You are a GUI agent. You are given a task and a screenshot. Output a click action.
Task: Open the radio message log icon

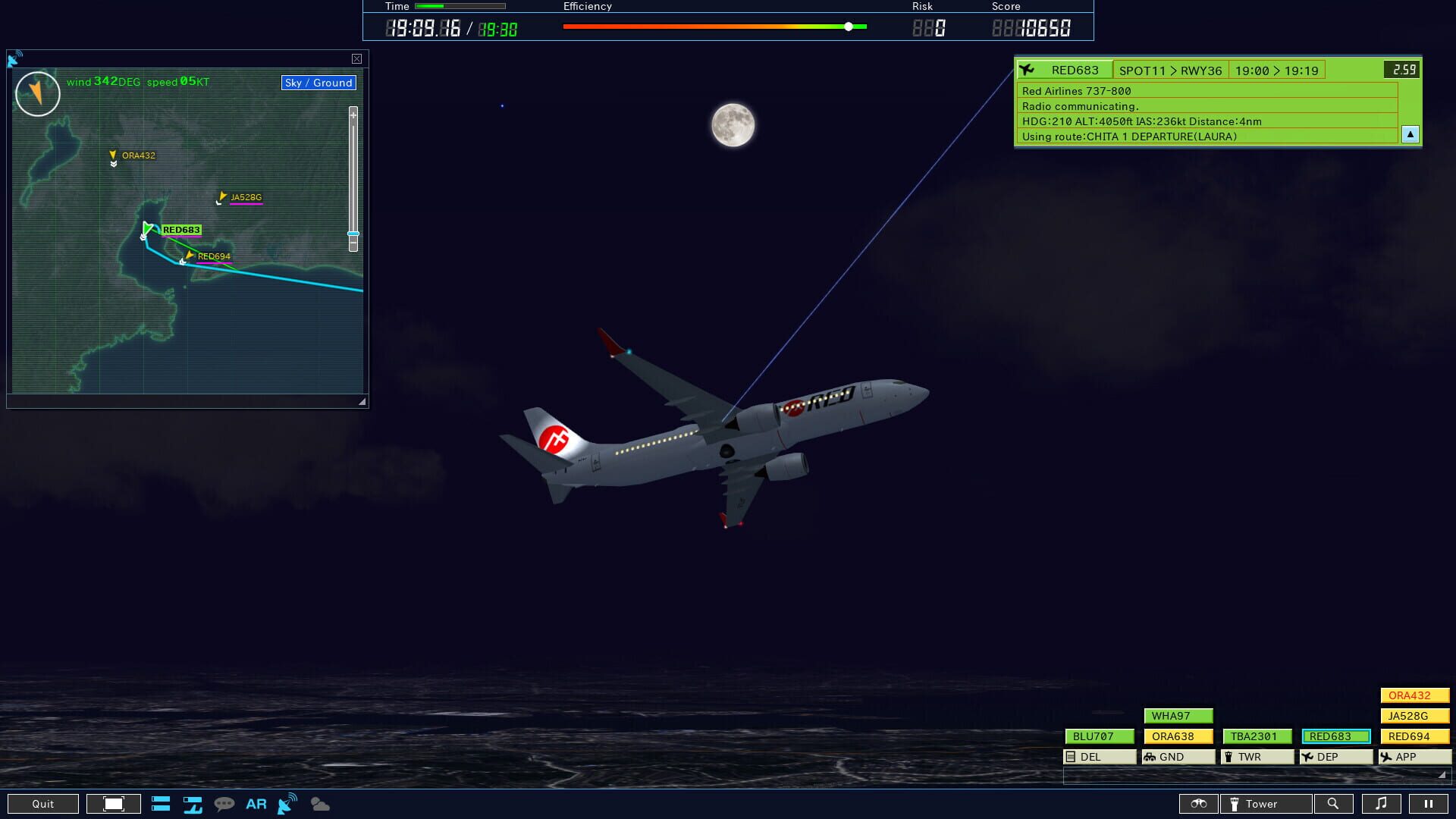click(x=224, y=804)
